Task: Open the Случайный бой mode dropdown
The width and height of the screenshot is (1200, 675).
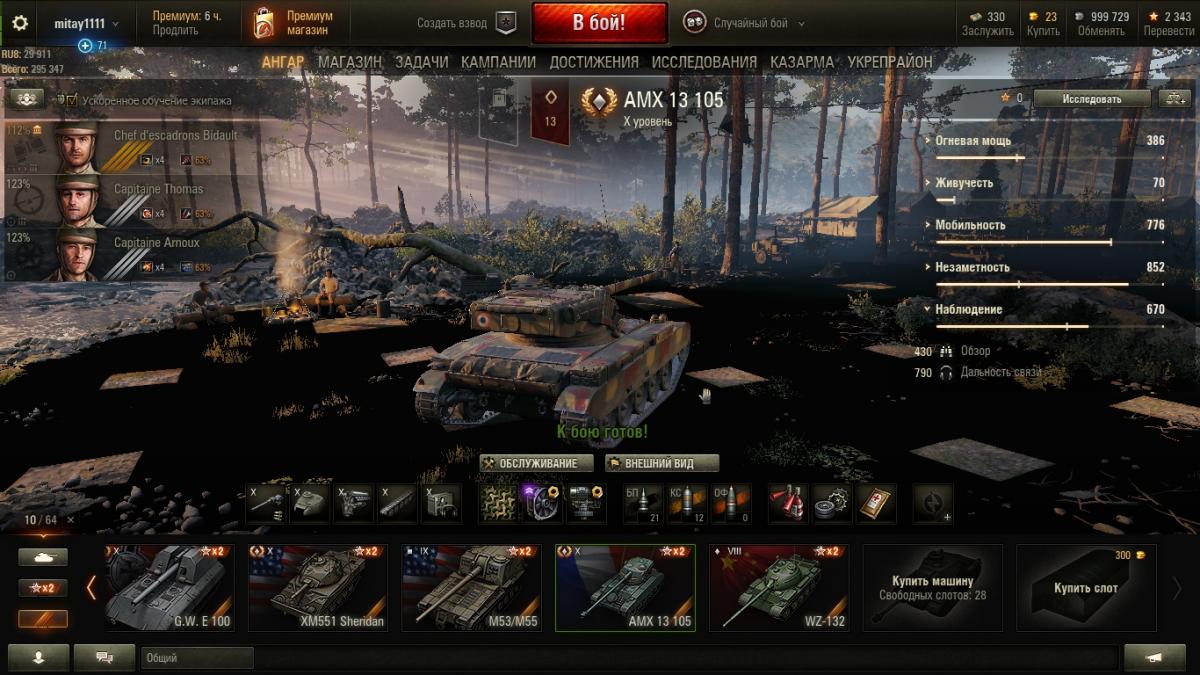Action: (x=744, y=23)
